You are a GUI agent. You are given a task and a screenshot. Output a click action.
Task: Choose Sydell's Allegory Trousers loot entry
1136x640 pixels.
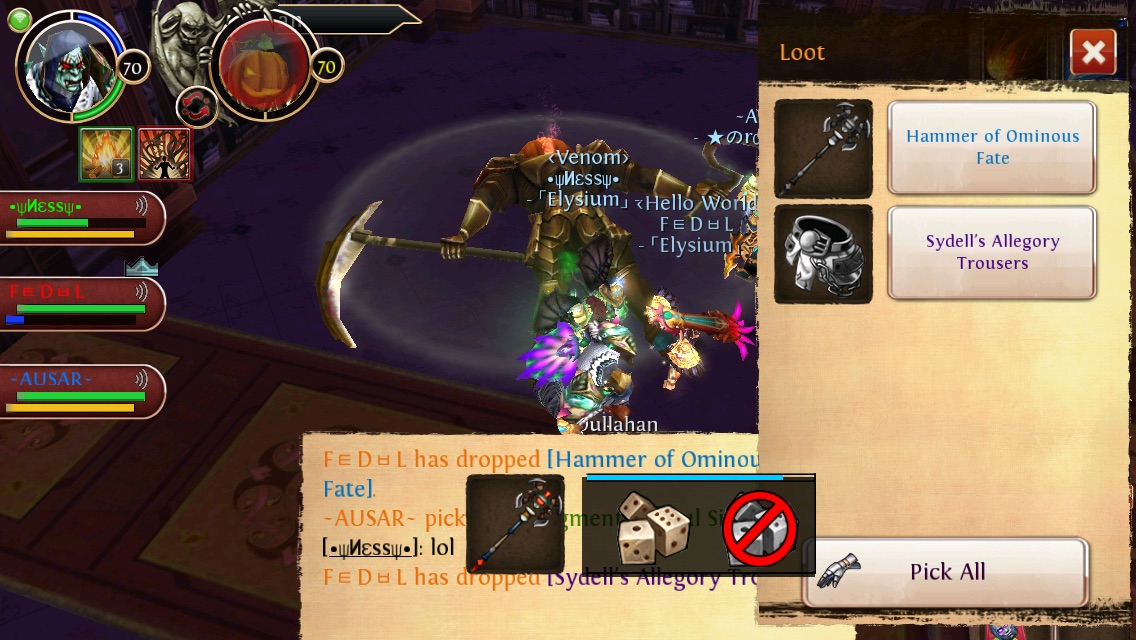(992, 253)
